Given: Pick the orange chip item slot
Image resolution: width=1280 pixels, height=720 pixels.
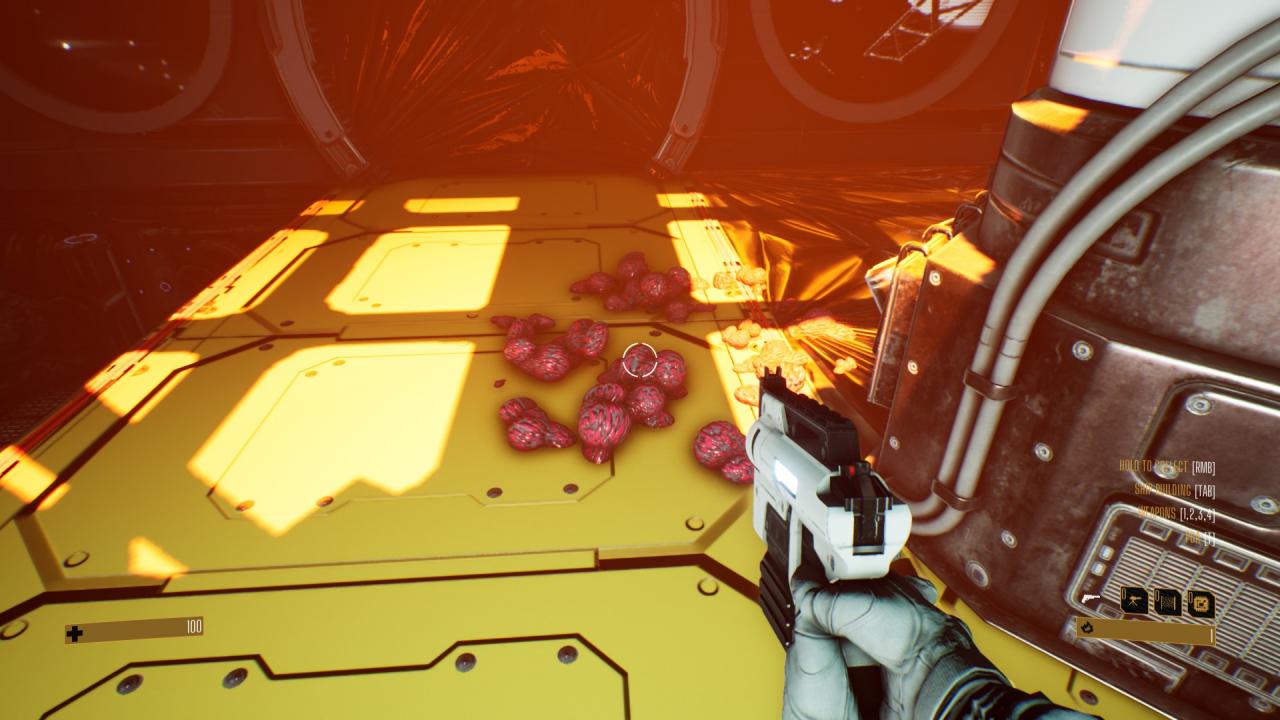Looking at the screenshot, I should click(x=1200, y=603).
